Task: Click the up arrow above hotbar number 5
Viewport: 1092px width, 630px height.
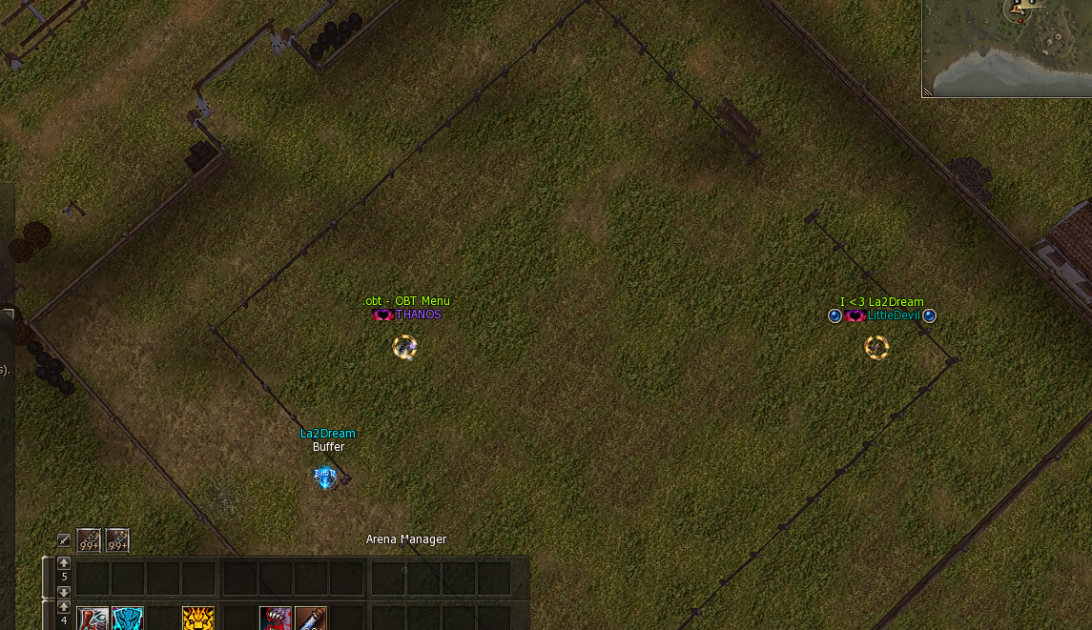Action: point(64,563)
